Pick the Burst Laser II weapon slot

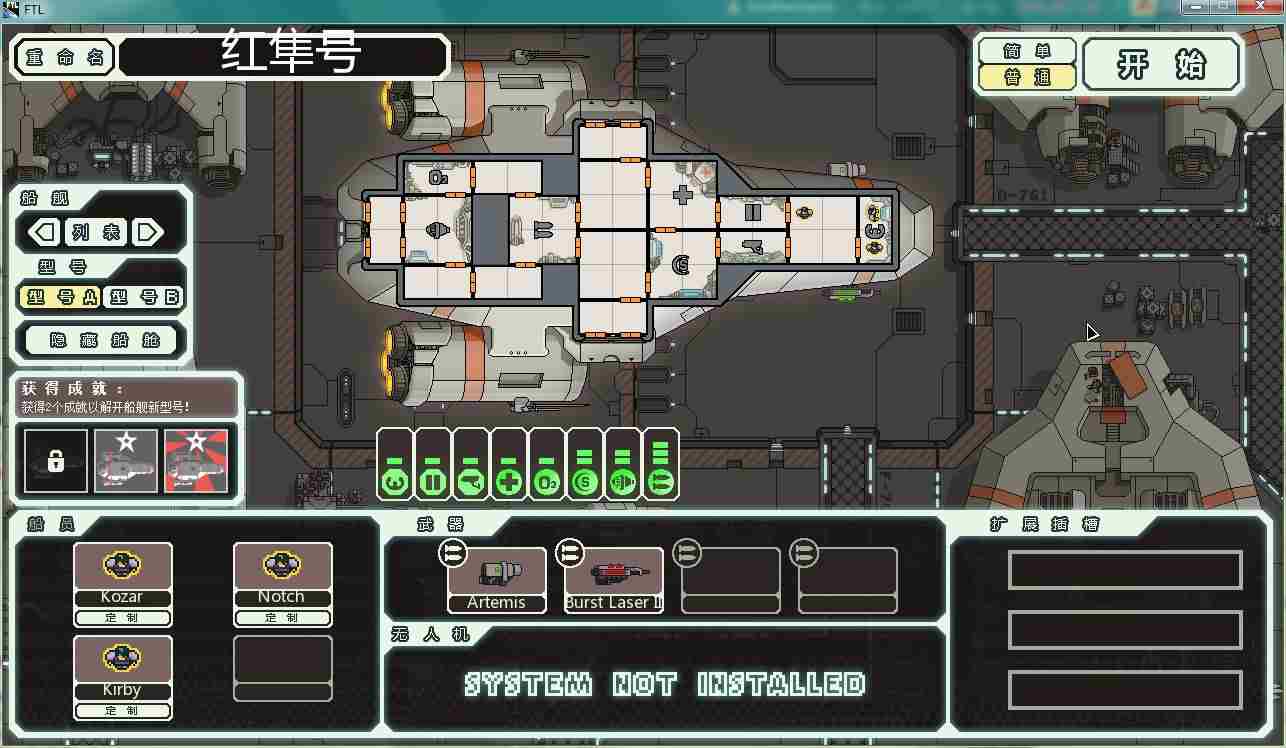coord(613,579)
